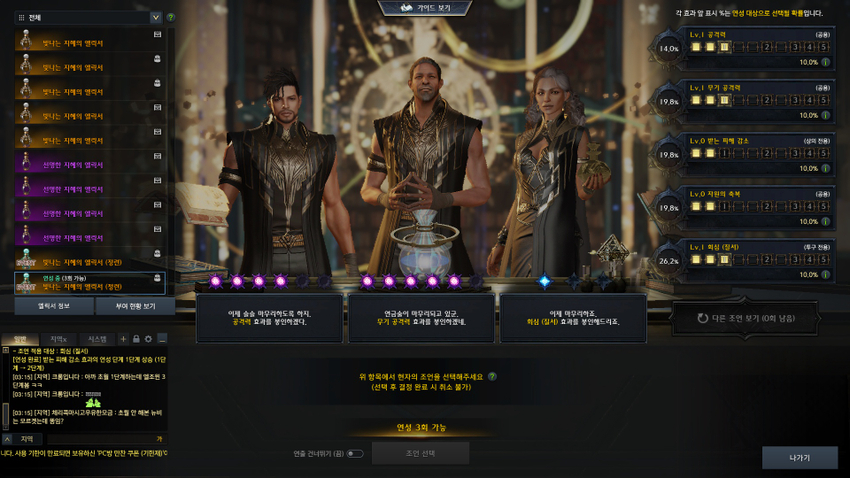
Task: Open the 가이드 보기 guide button
Action: click(x=426, y=8)
